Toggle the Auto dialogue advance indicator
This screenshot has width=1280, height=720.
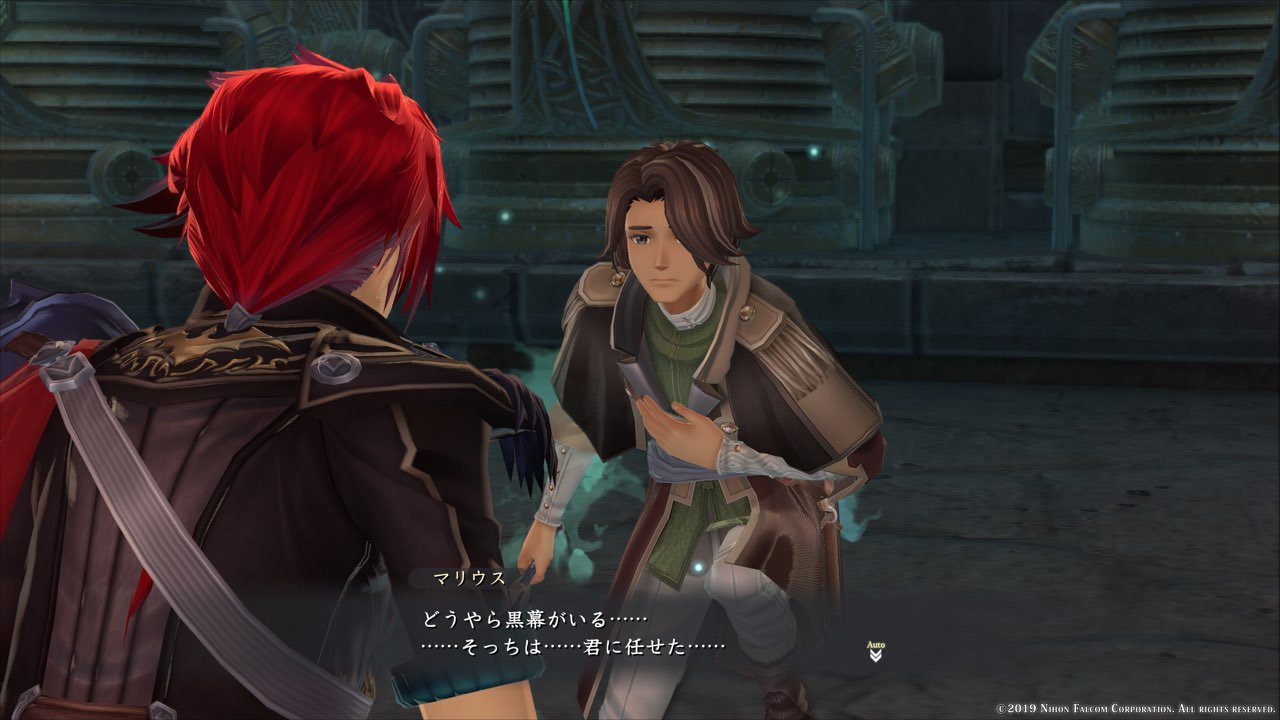[876, 652]
